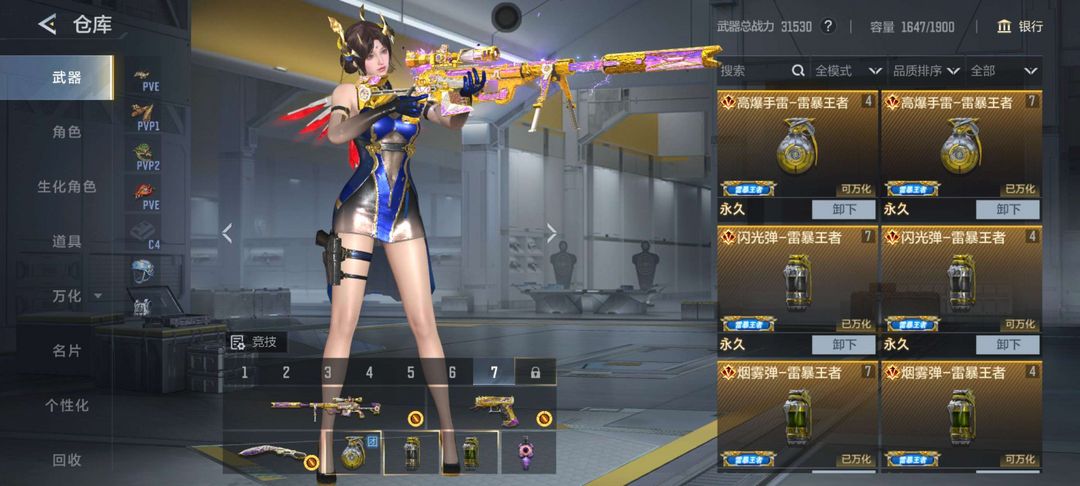The width and height of the screenshot is (1080, 486).
Task: Open the 回收 section
Action: tap(67, 460)
